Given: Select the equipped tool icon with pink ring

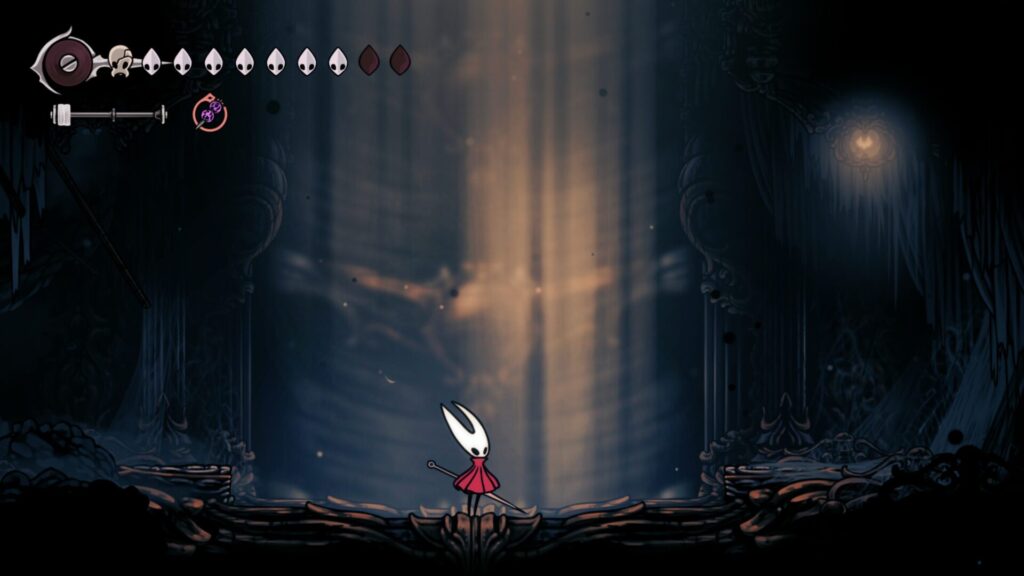Looking at the screenshot, I should point(210,114).
